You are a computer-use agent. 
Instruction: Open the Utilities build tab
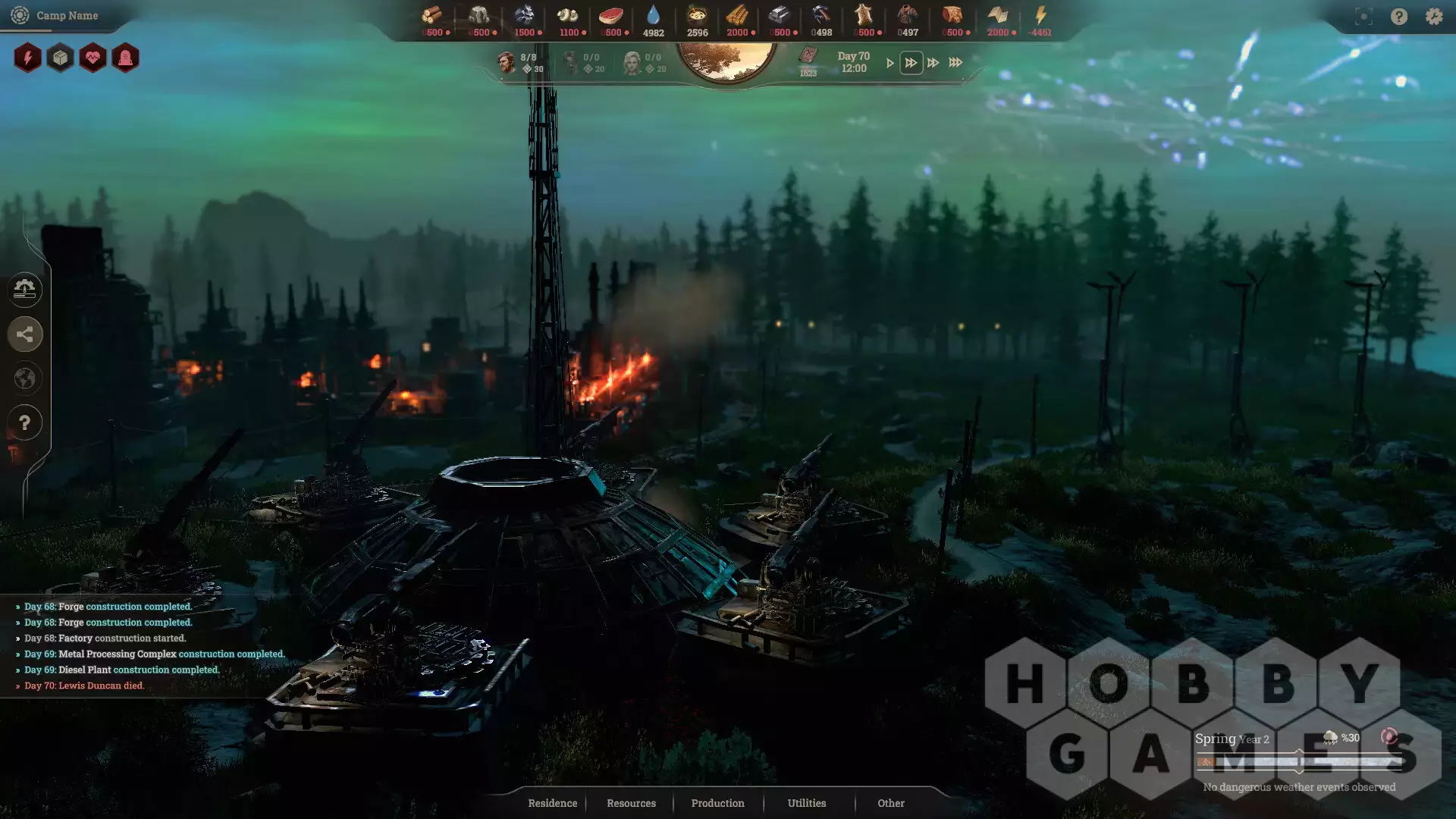806,803
